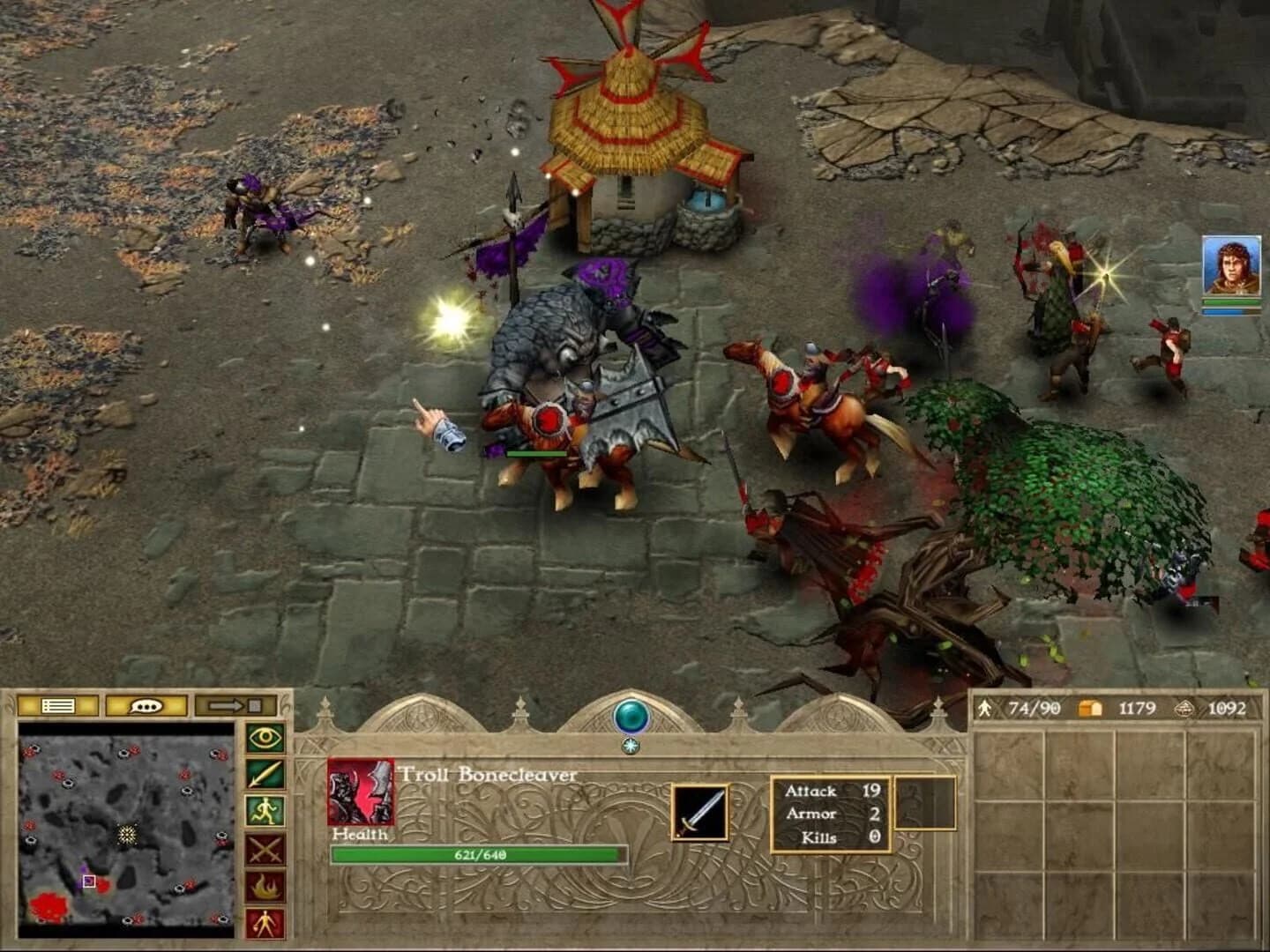Open the chat message bubble button

tap(146, 705)
